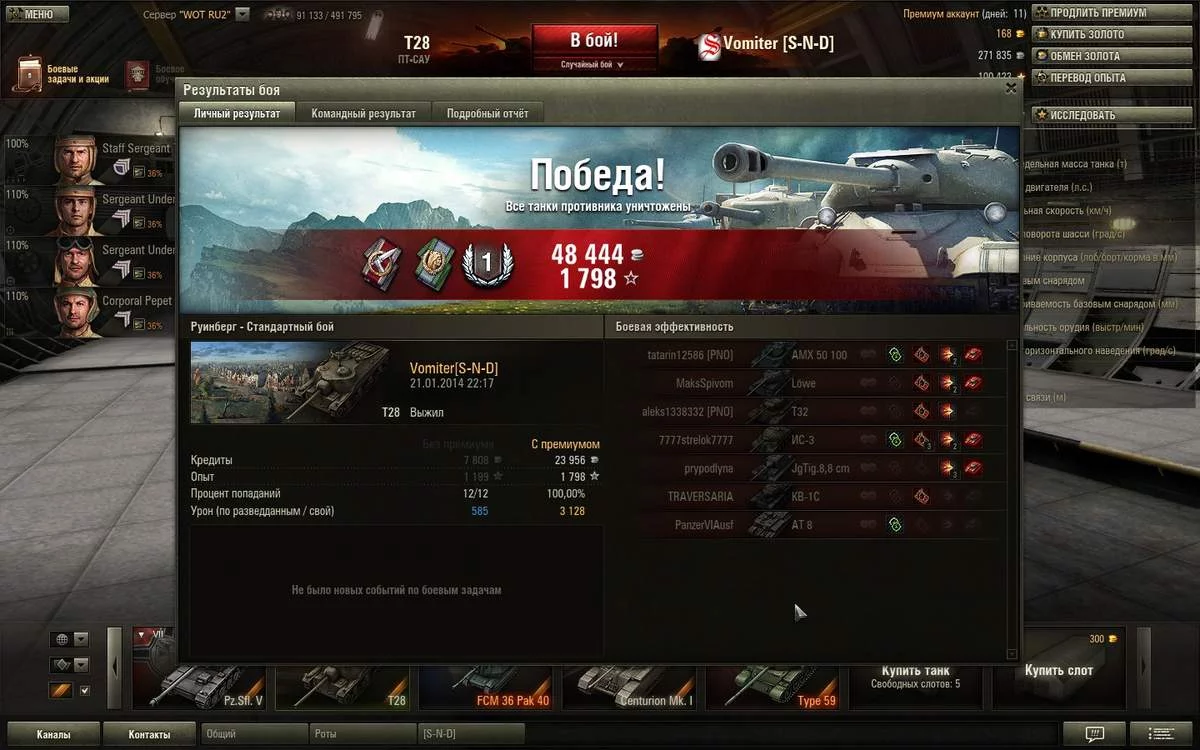1200x750 pixels.
Task: Click Купить танк slot
Action: [x=915, y=675]
